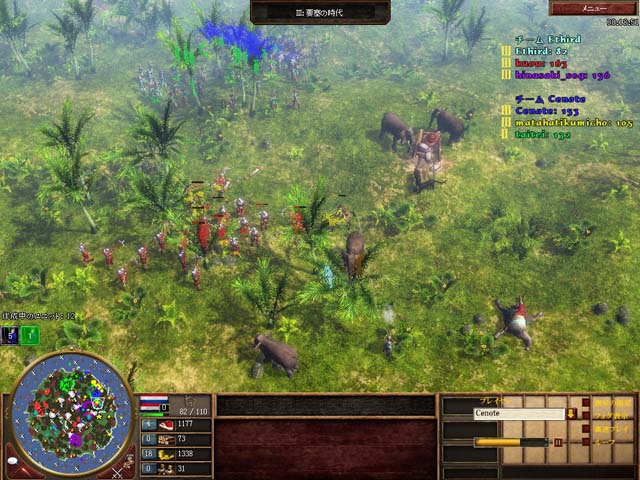Select the blue unit queue icon showing 5
The width and height of the screenshot is (640, 480).
10,336
